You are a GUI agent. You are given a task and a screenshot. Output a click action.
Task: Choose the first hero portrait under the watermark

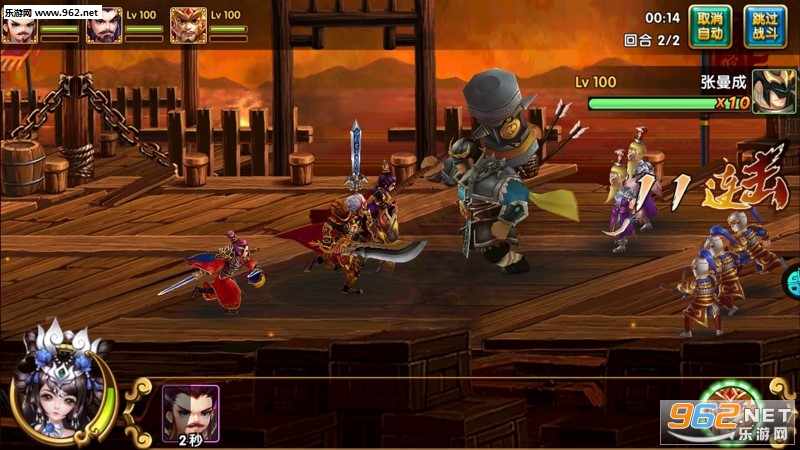click(18, 29)
